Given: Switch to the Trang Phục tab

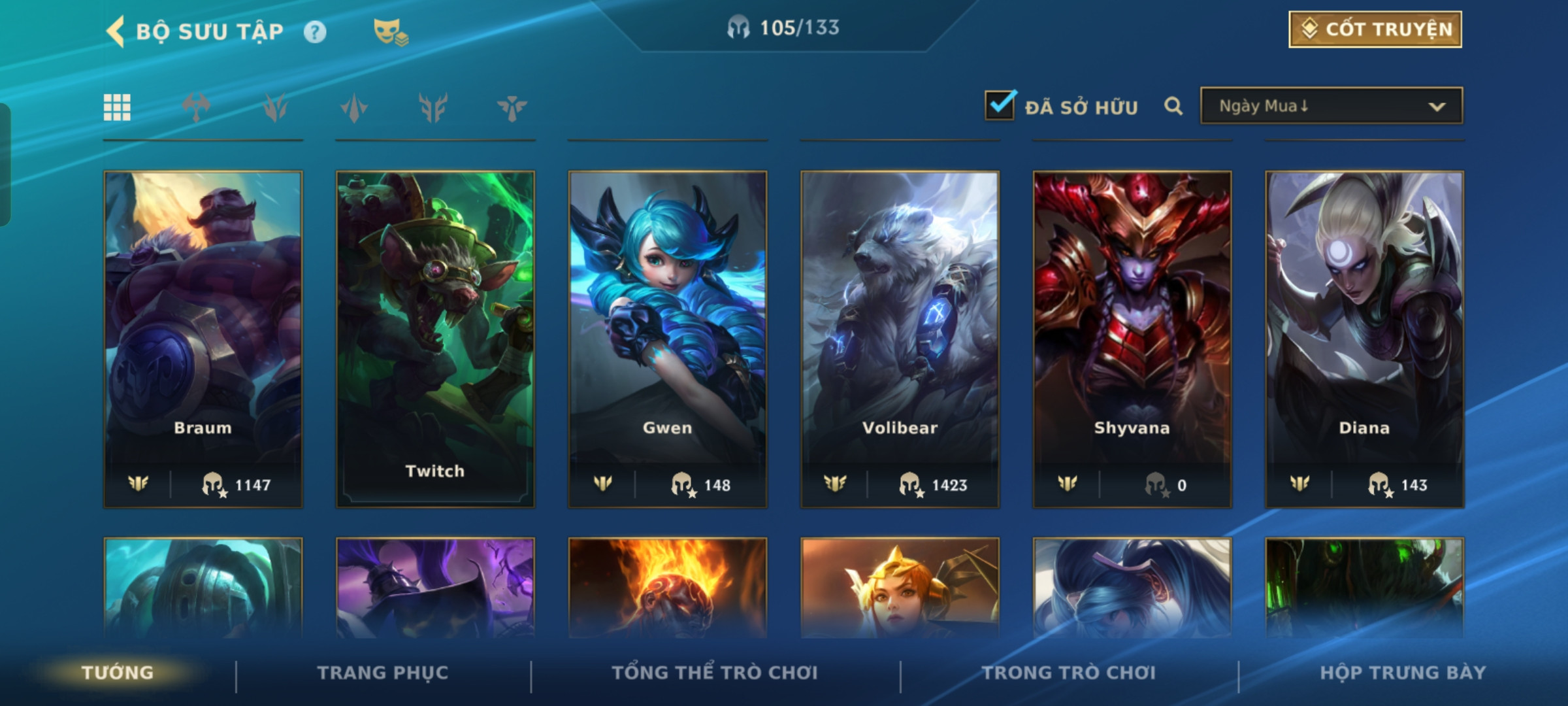Looking at the screenshot, I should (383, 673).
